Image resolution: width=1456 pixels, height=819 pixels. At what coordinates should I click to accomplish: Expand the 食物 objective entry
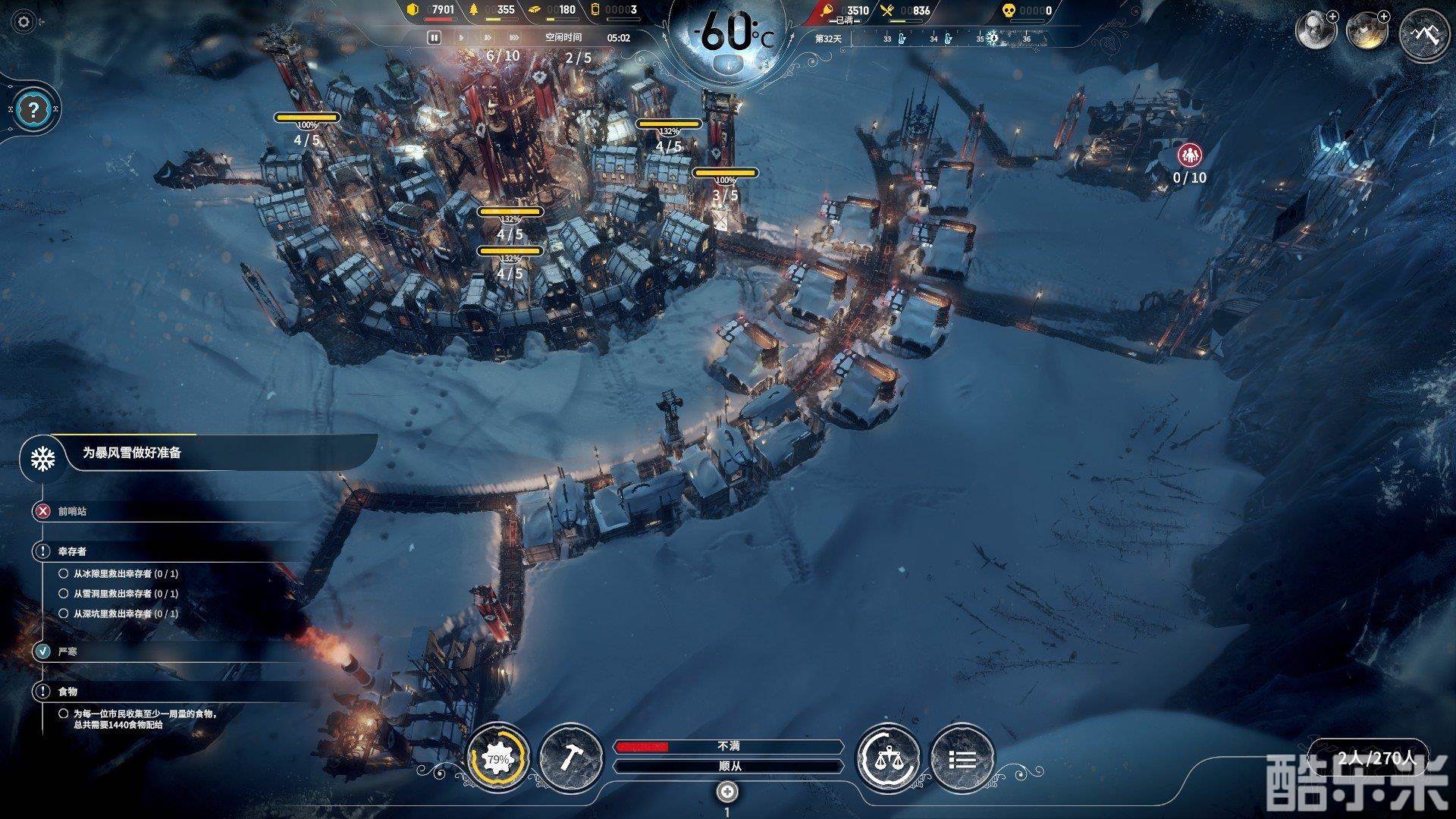coord(67,692)
